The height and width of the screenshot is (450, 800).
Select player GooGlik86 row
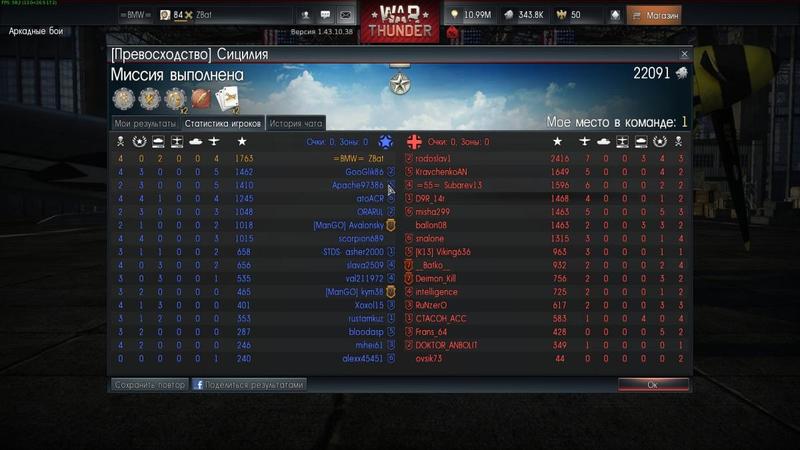pyautogui.click(x=364, y=172)
